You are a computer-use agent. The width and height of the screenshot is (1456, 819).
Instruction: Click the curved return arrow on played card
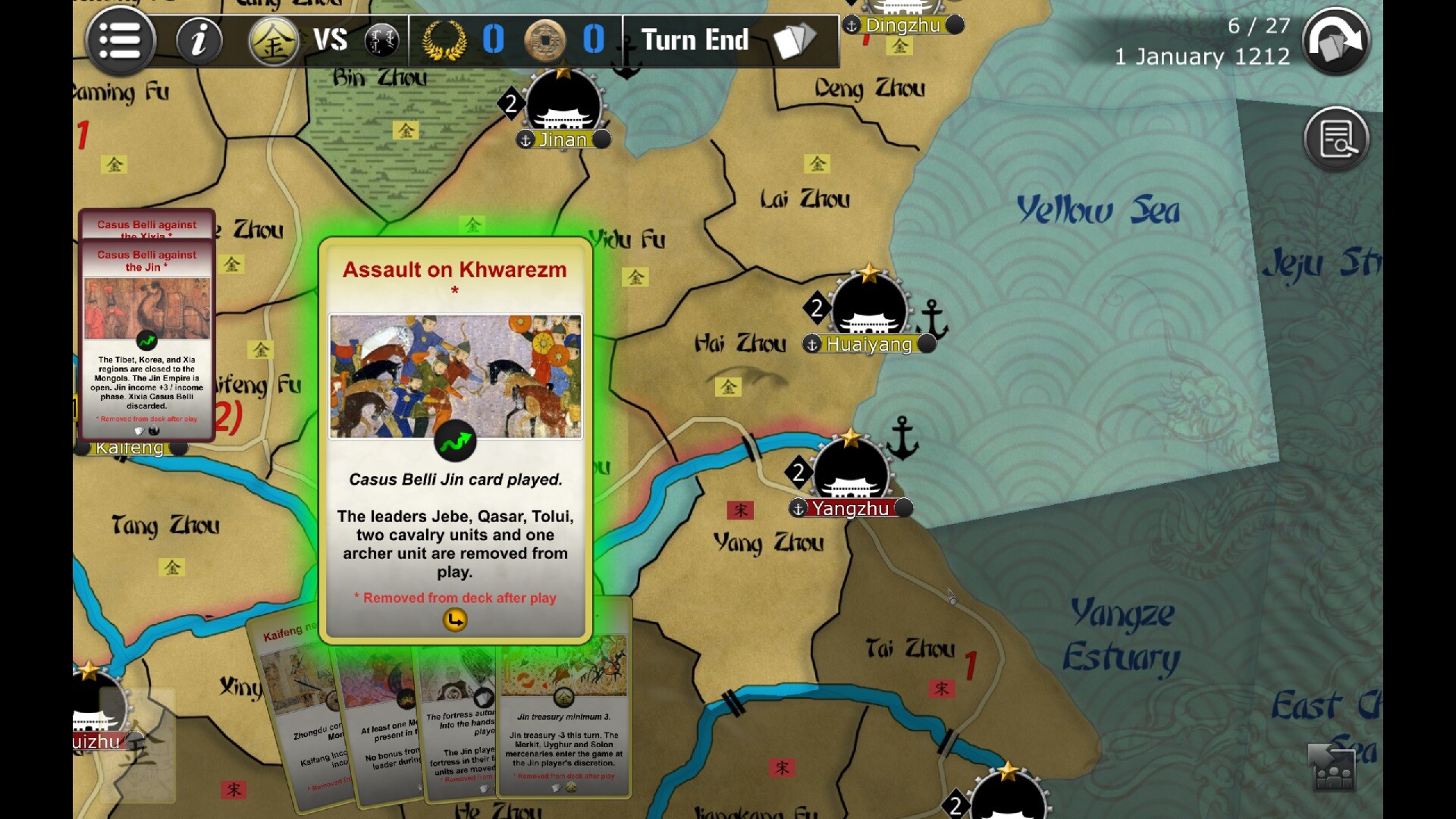(x=454, y=620)
